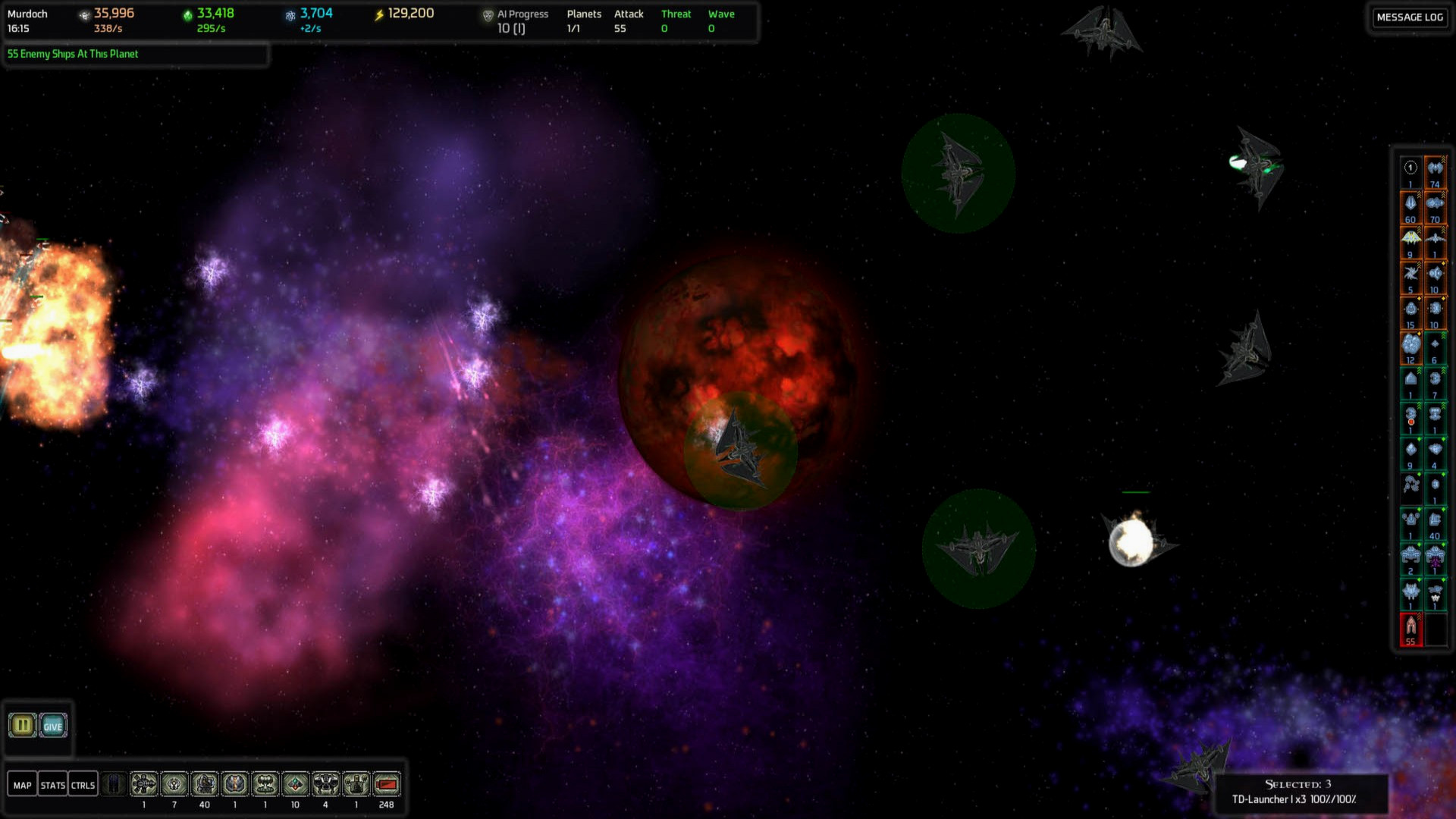Select the build toolbar icon with count 40
Viewport: 1456px width, 819px height.
204,784
